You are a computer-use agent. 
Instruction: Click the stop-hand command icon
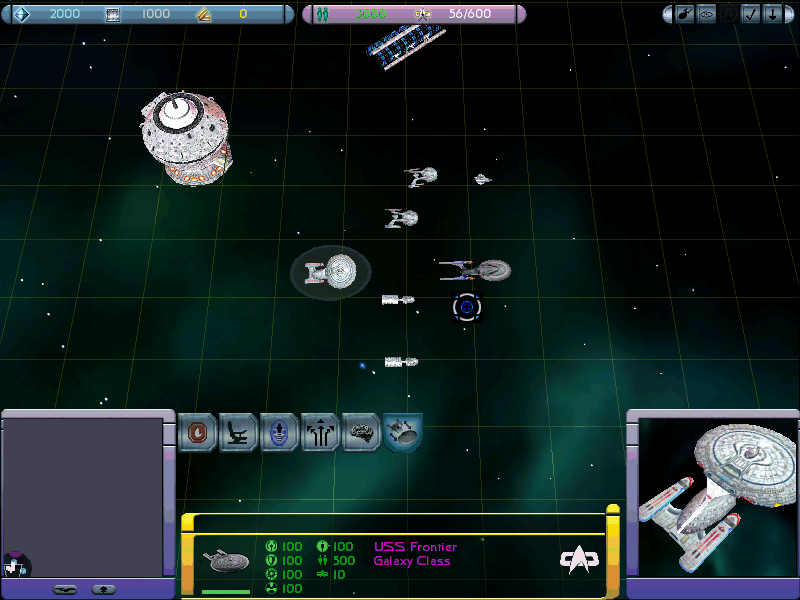pos(197,433)
